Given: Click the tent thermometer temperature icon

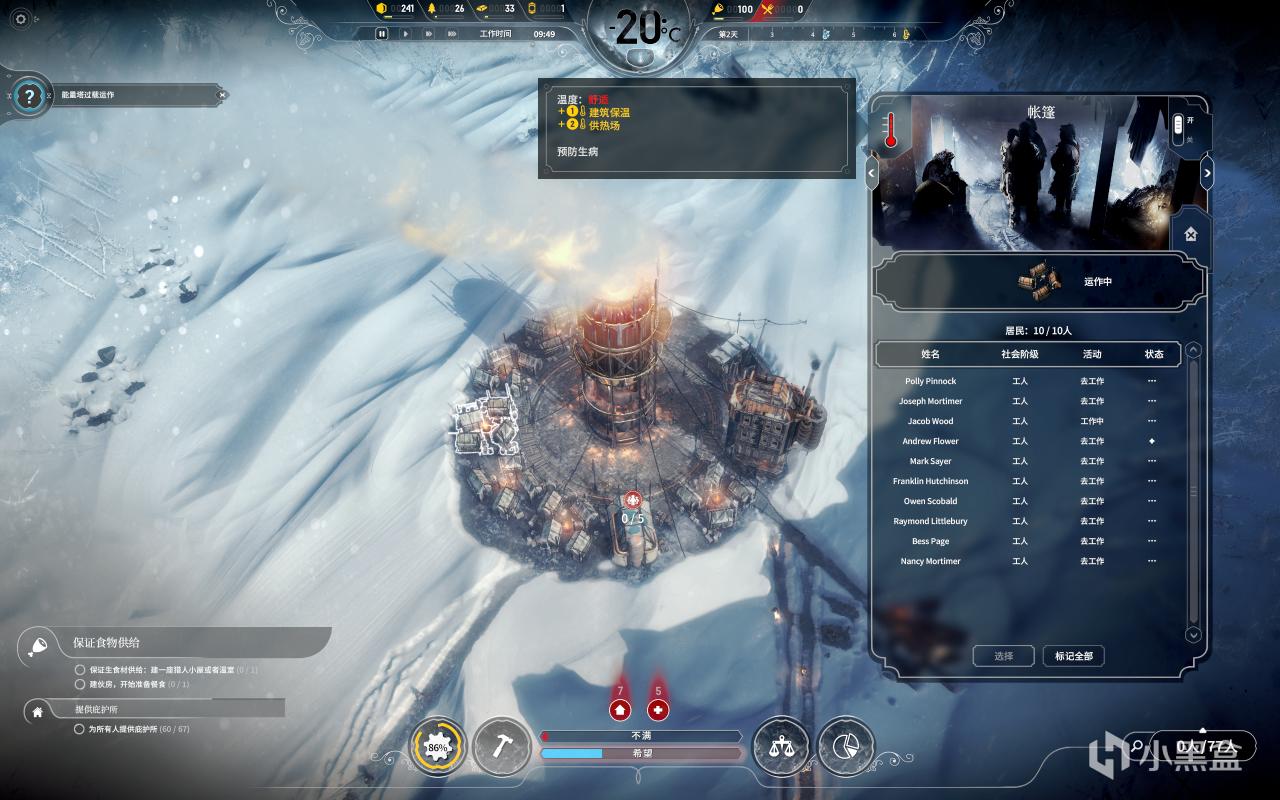Looking at the screenshot, I should pos(890,130).
